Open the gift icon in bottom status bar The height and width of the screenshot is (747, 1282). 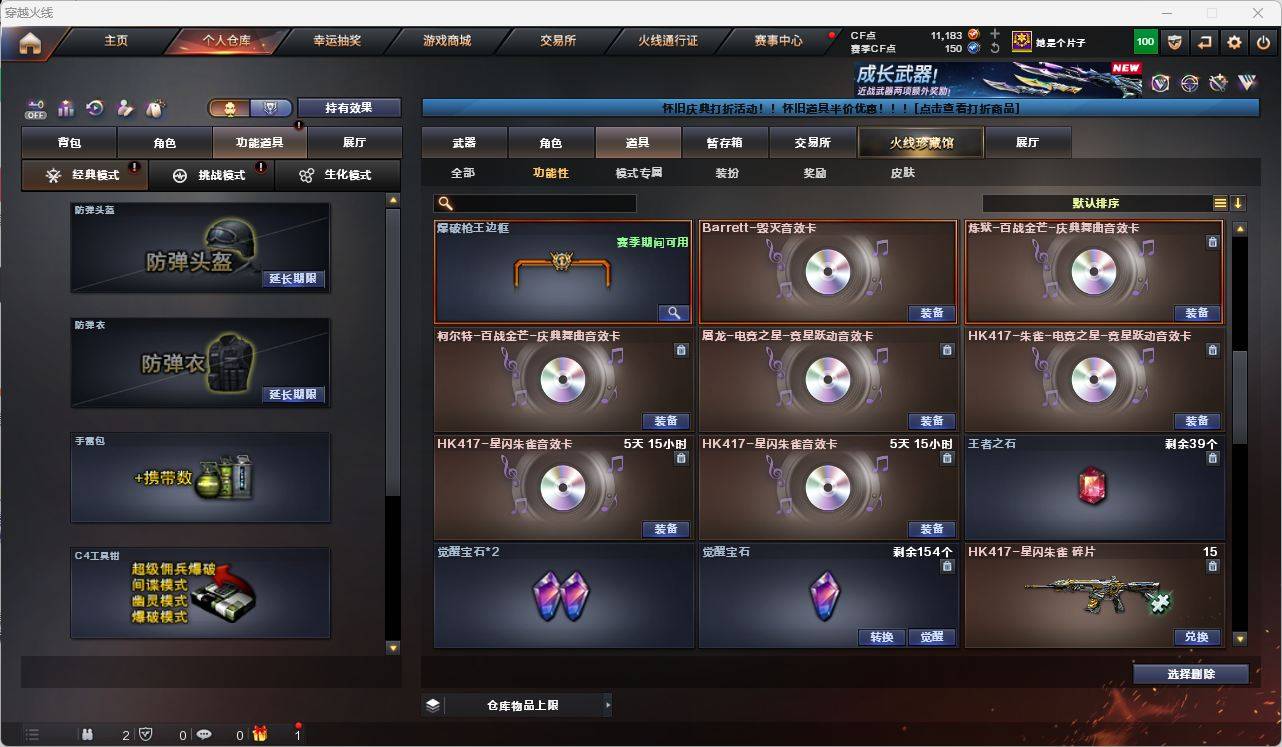[260, 735]
